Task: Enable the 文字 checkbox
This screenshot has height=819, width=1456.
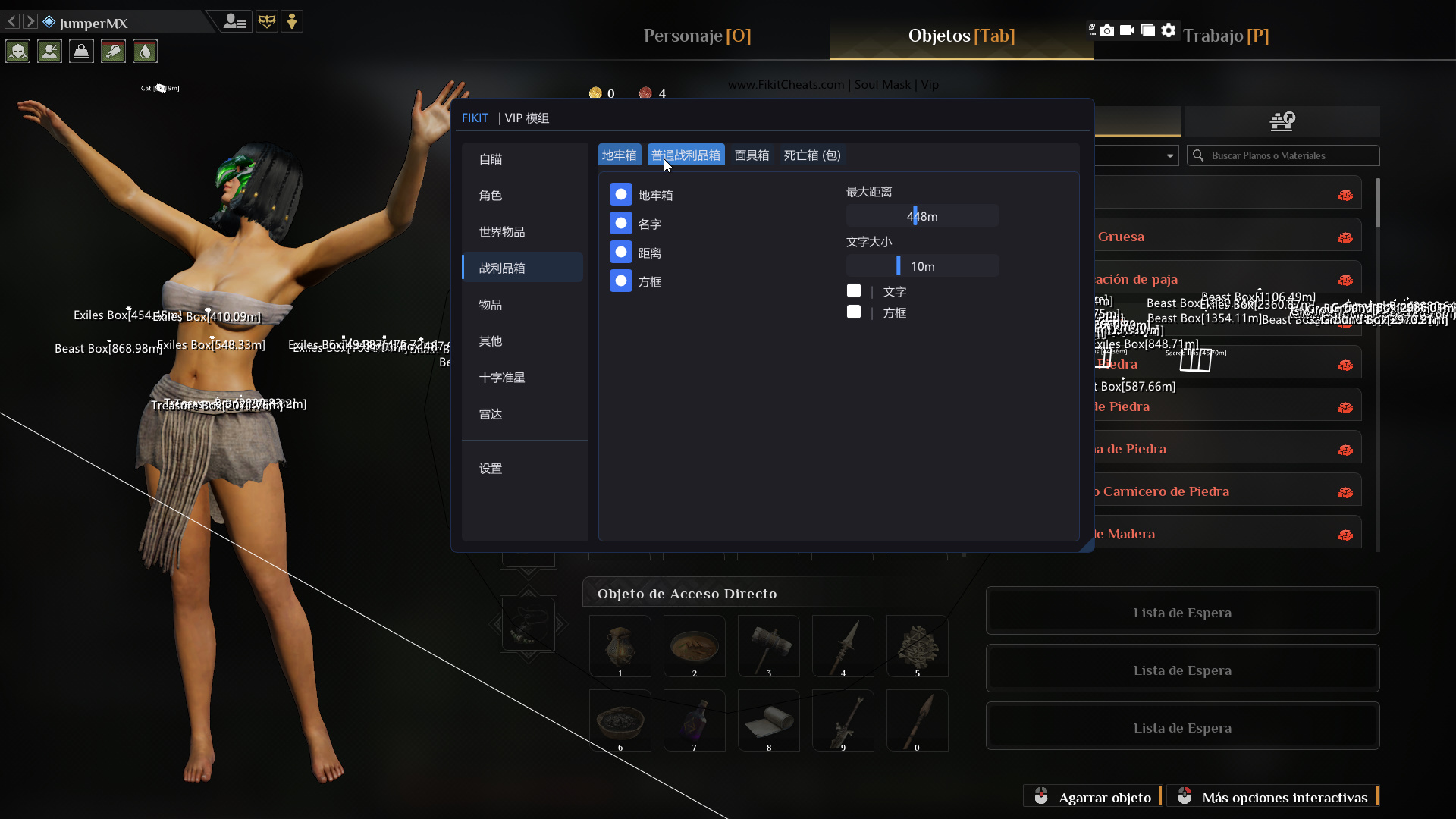Action: pos(854,290)
